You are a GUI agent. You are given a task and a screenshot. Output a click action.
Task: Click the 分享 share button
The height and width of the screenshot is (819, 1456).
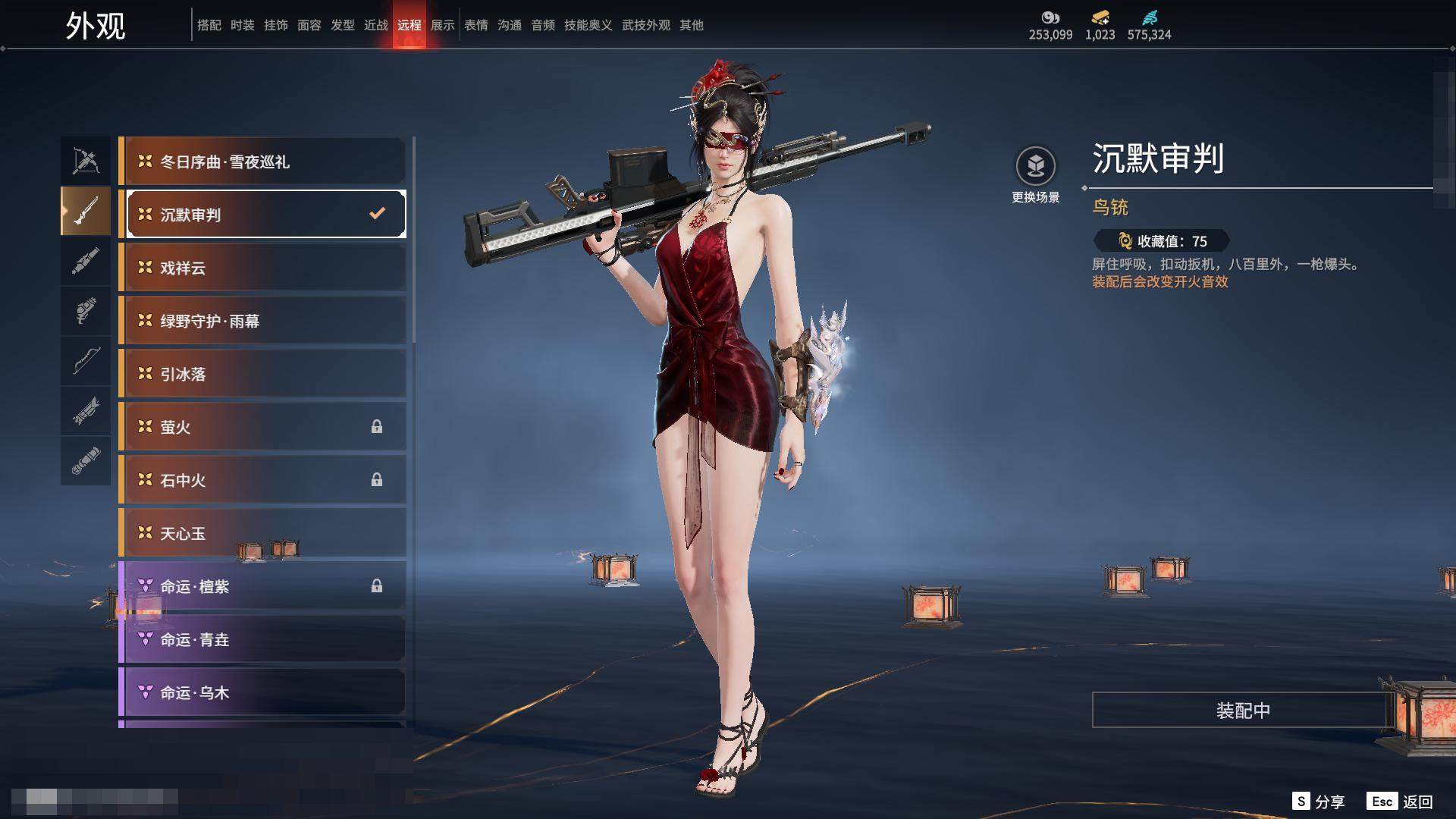[x=1319, y=801]
